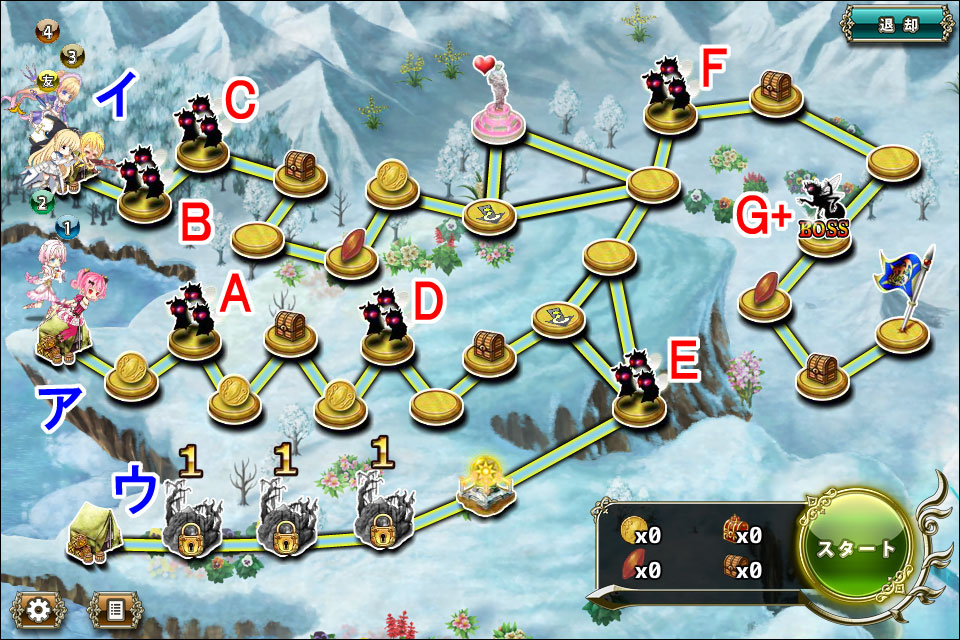Select enemy node labeled C

pyautogui.click(x=204, y=137)
